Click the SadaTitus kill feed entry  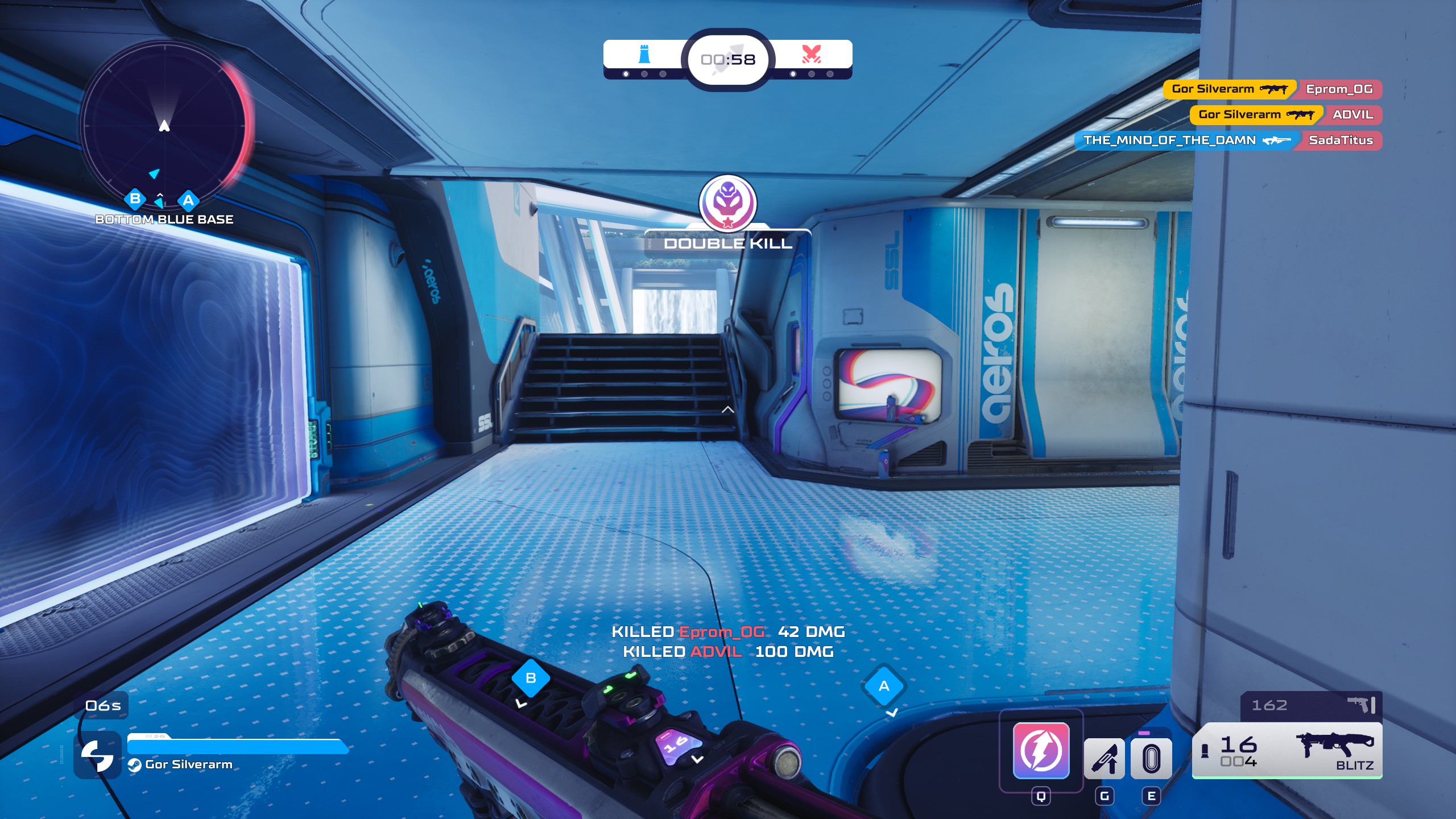coord(1228,140)
